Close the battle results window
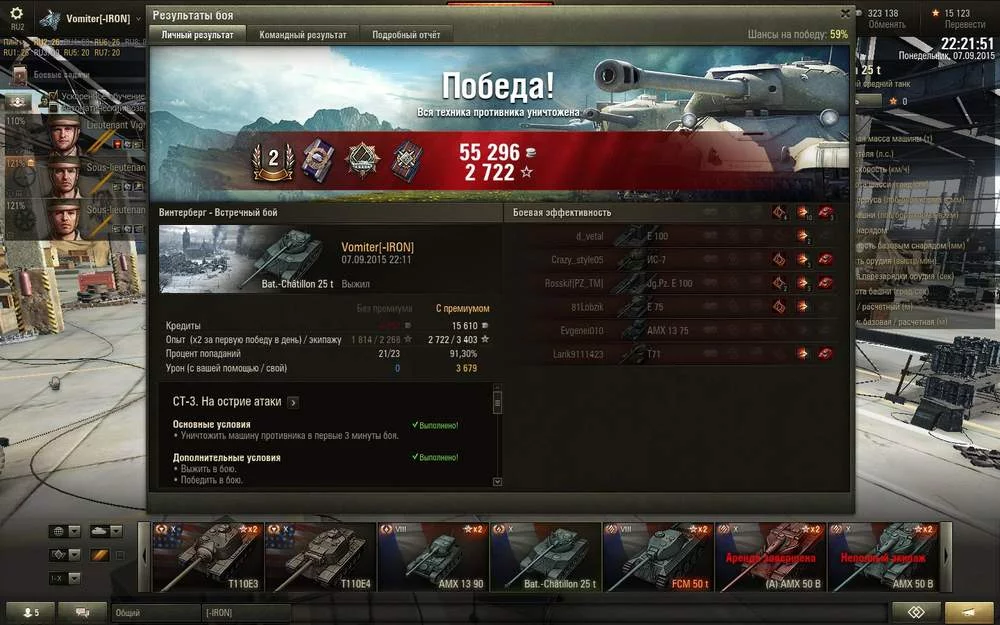1000x625 pixels. (x=845, y=14)
